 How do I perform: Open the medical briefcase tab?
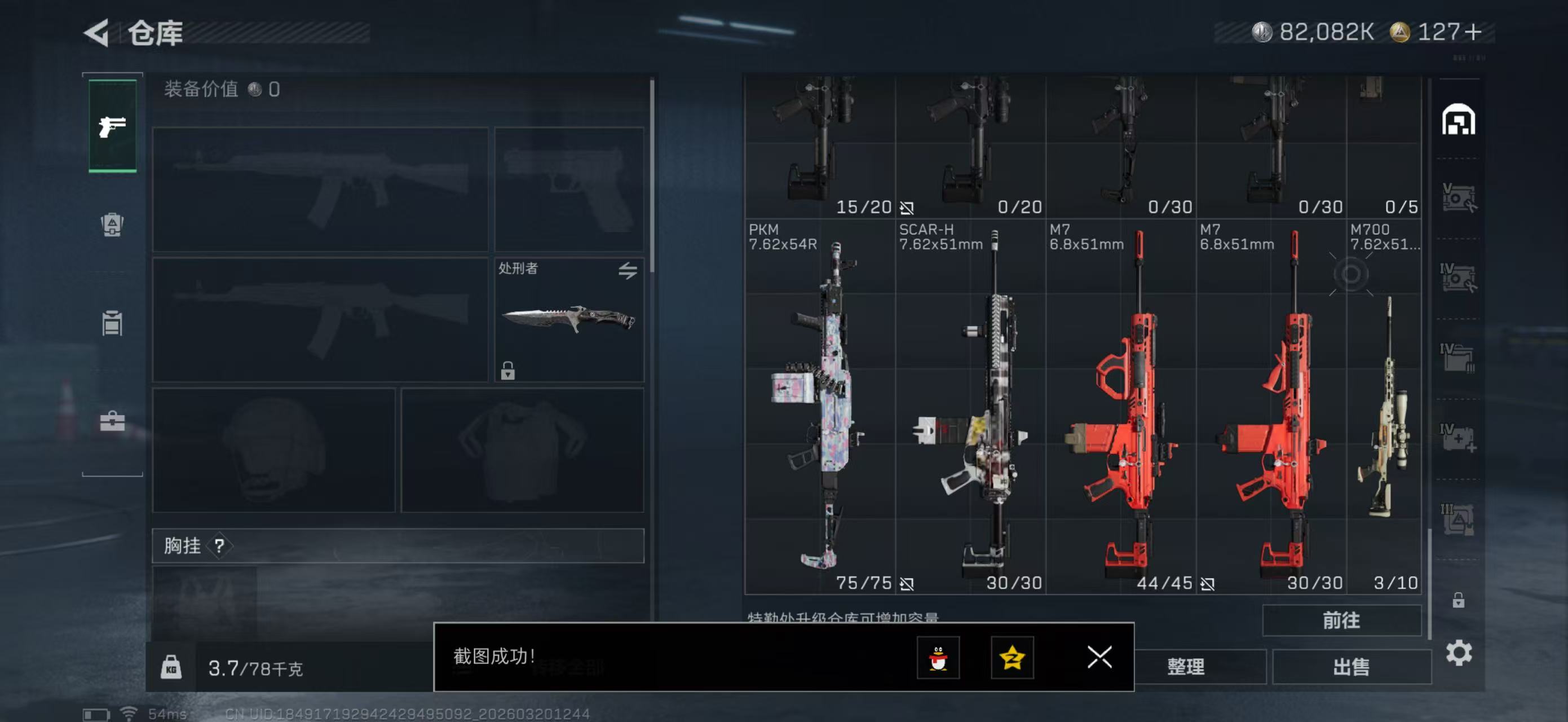point(112,421)
